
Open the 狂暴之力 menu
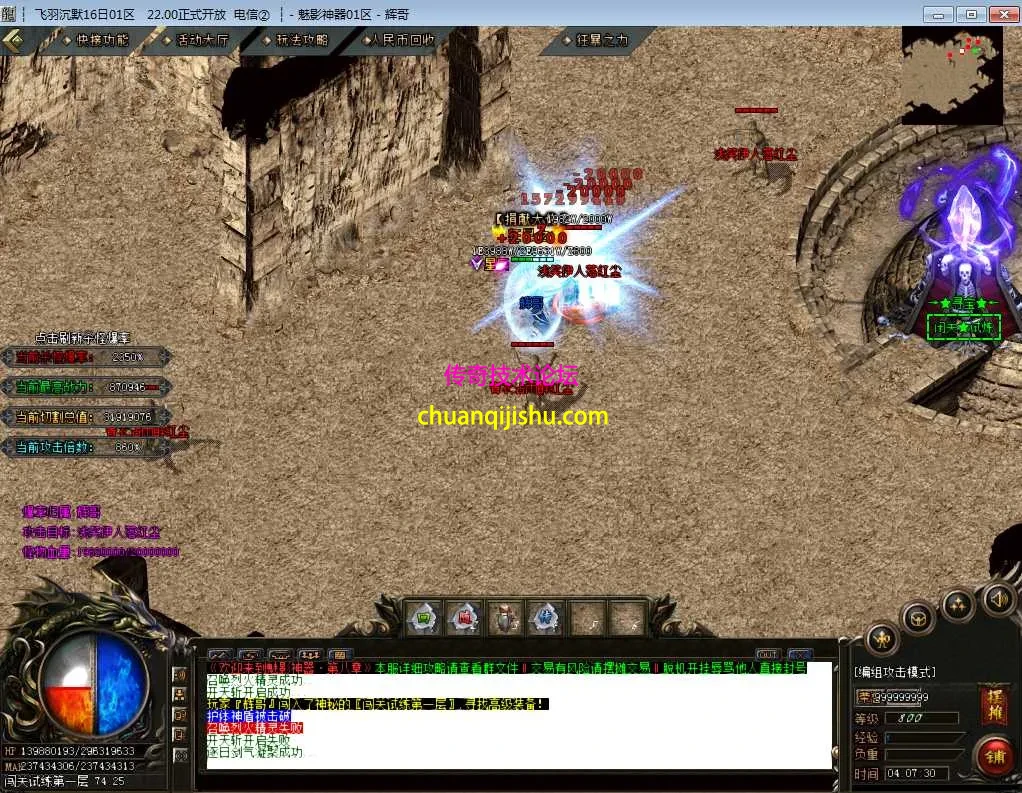(601, 40)
